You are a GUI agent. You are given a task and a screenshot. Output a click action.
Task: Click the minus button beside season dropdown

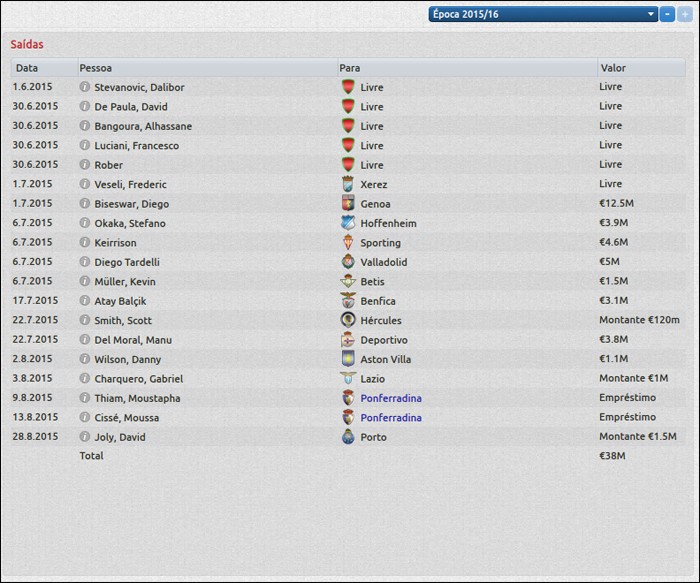tap(667, 14)
